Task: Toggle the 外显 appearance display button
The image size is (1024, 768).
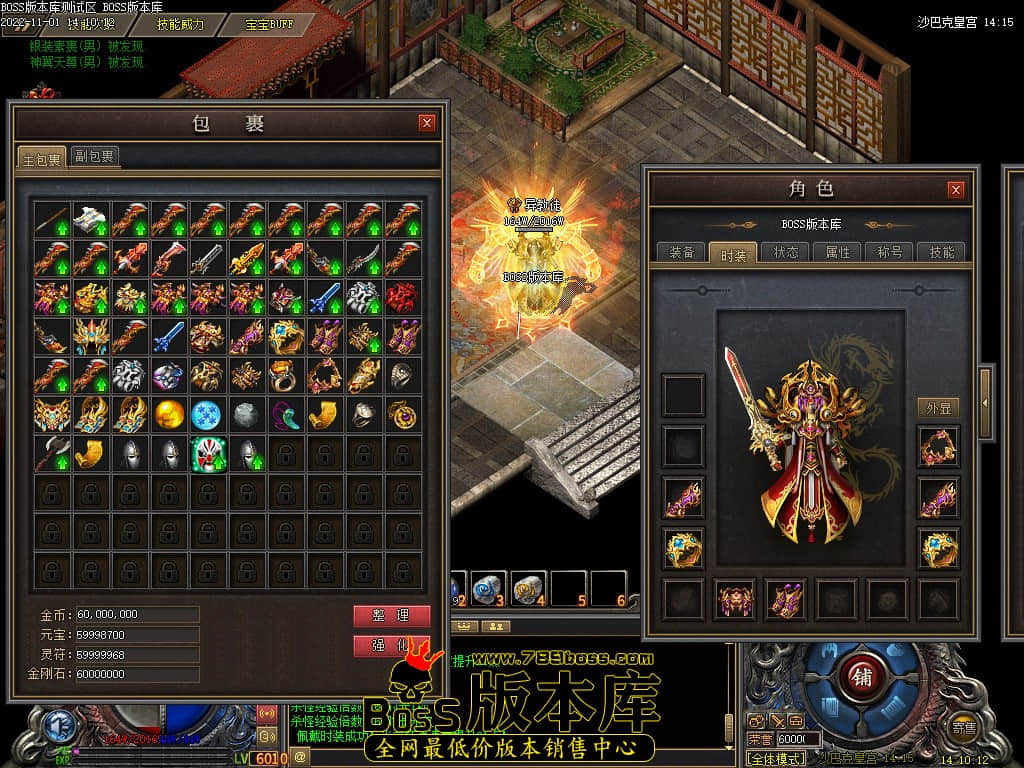Action: [x=938, y=407]
